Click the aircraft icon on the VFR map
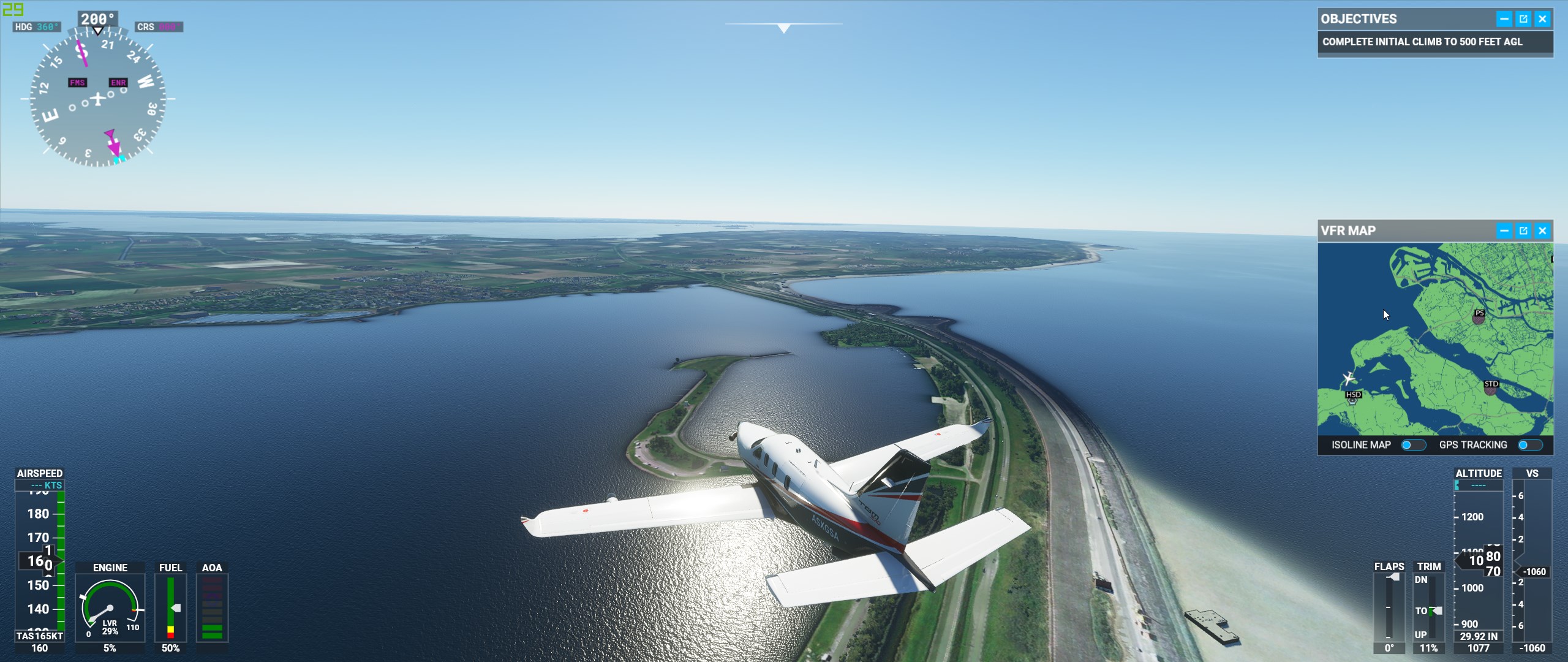This screenshot has width=1568, height=662. [x=1348, y=378]
